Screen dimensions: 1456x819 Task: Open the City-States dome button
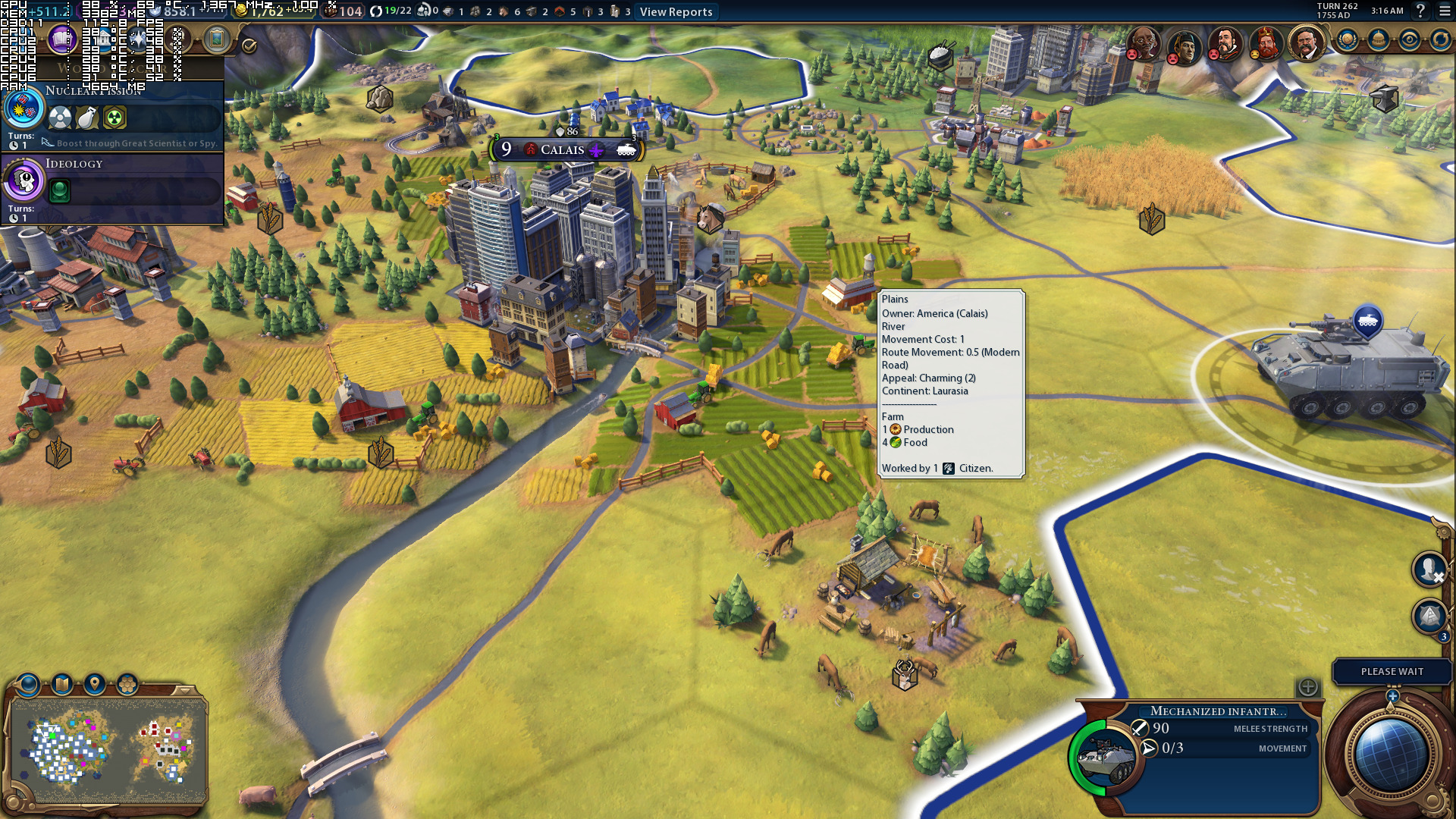(x=1378, y=39)
